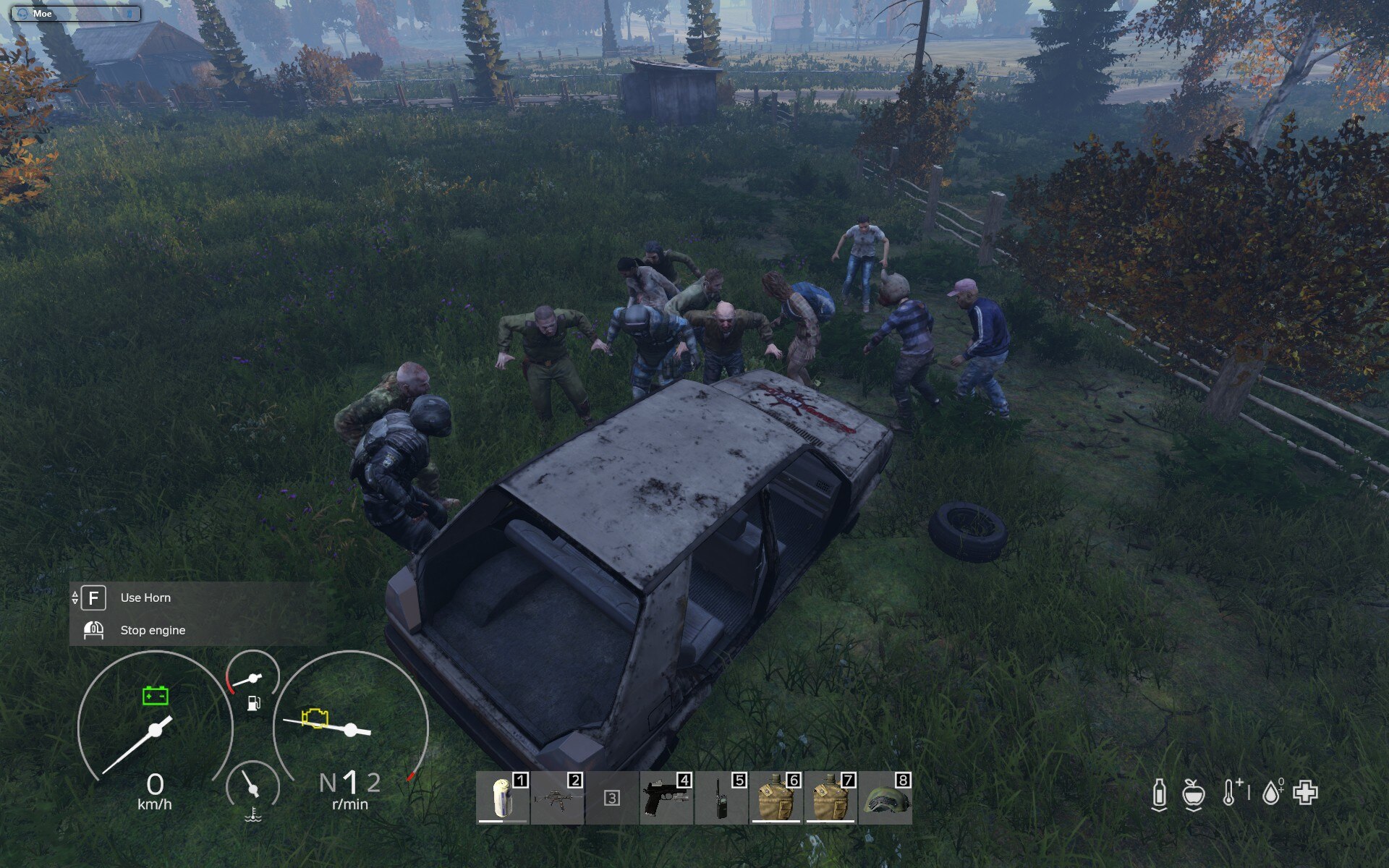Choose the Stop engine action

point(153,630)
